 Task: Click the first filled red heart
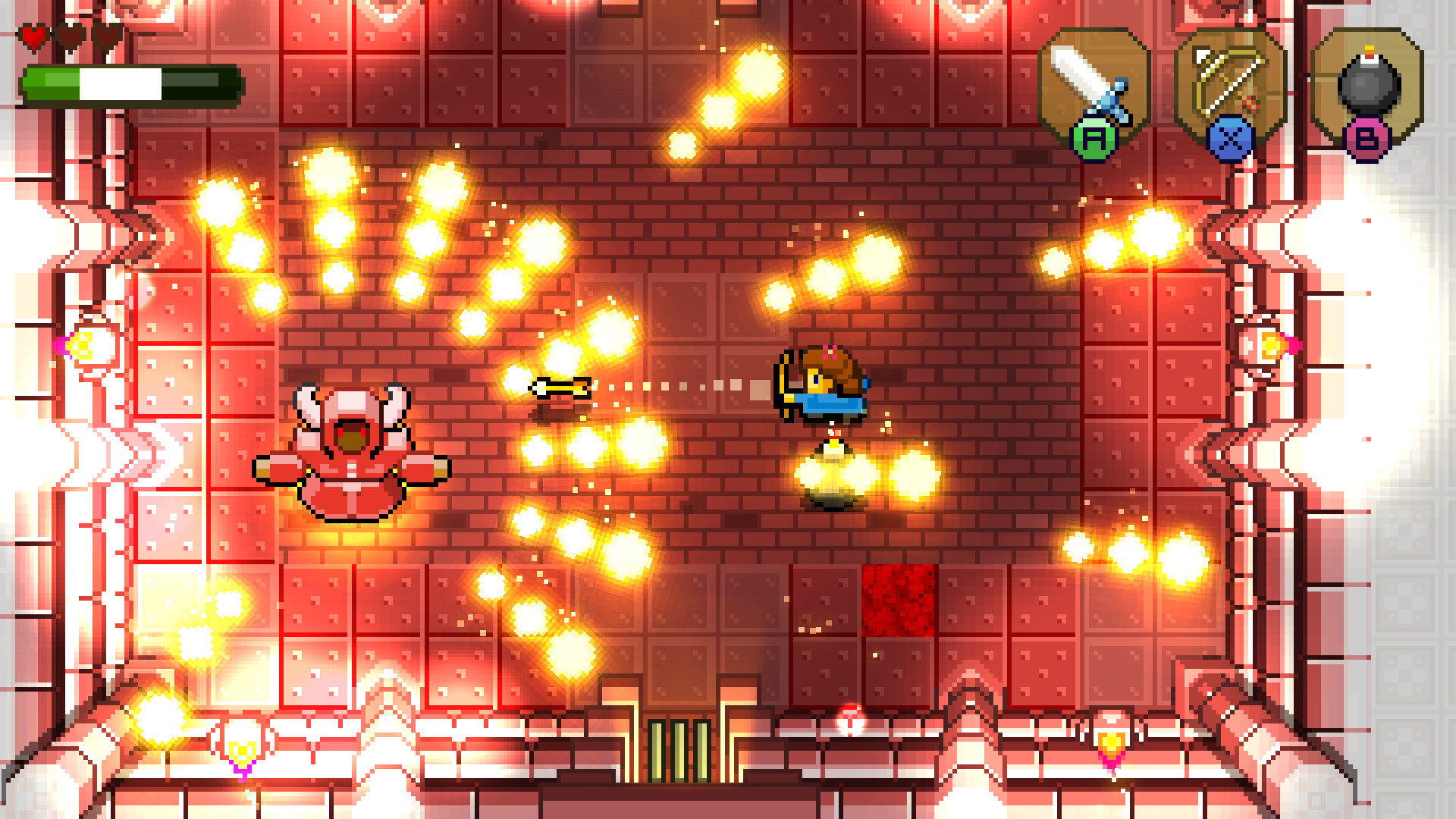[32, 36]
